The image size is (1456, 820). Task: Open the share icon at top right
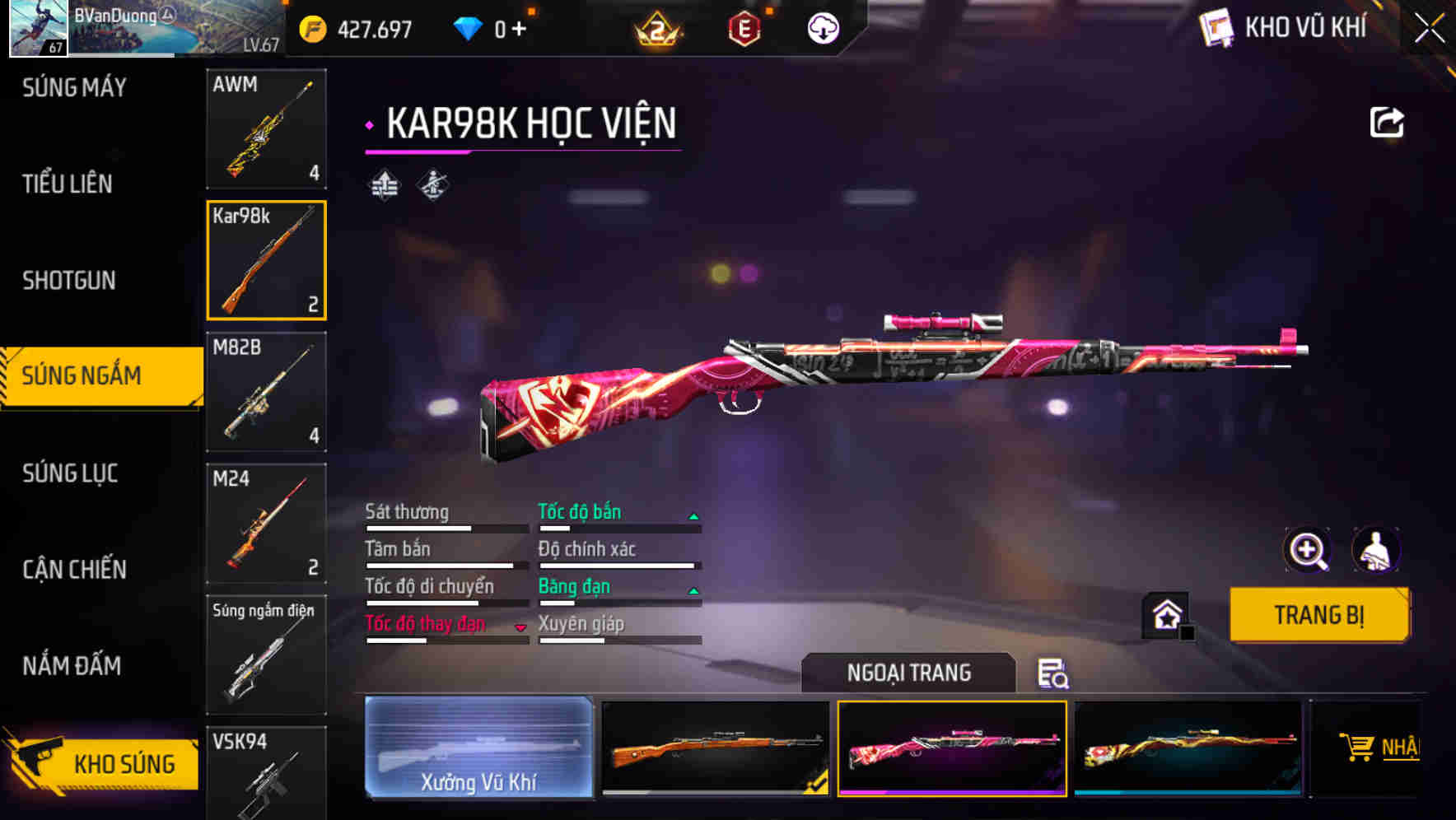click(x=1388, y=122)
